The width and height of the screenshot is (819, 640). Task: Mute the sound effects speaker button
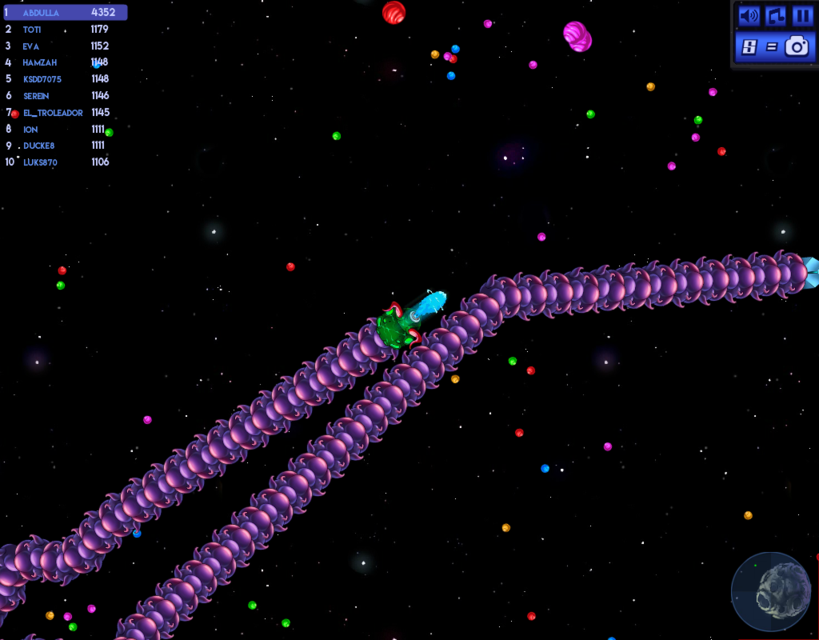tap(748, 16)
